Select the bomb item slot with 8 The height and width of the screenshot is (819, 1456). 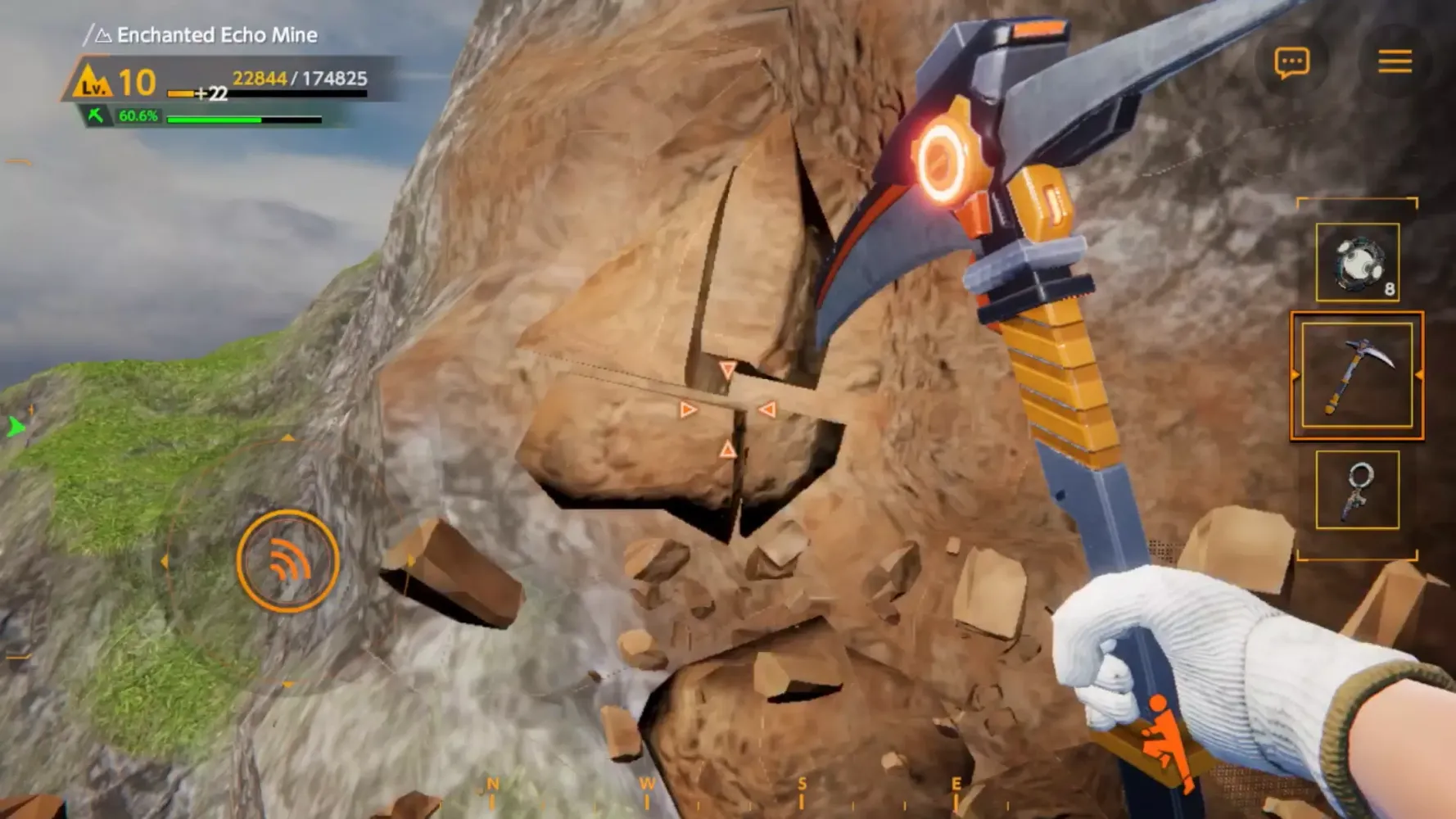(x=1357, y=263)
